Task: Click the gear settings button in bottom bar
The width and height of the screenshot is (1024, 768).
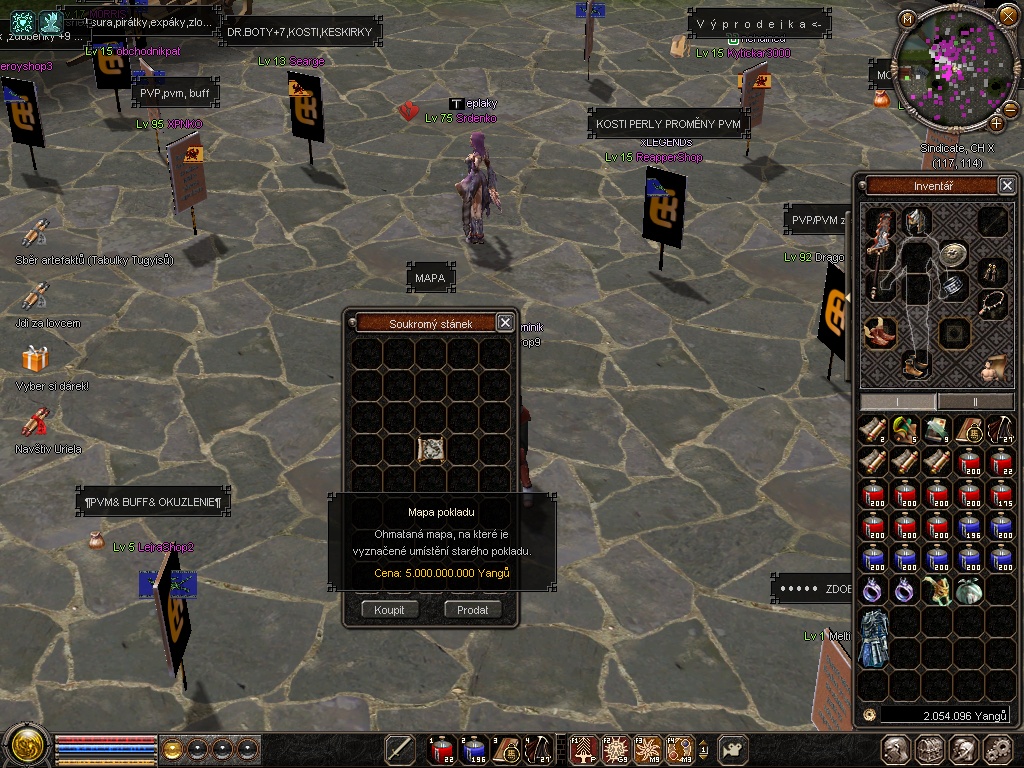Action: (x=997, y=749)
